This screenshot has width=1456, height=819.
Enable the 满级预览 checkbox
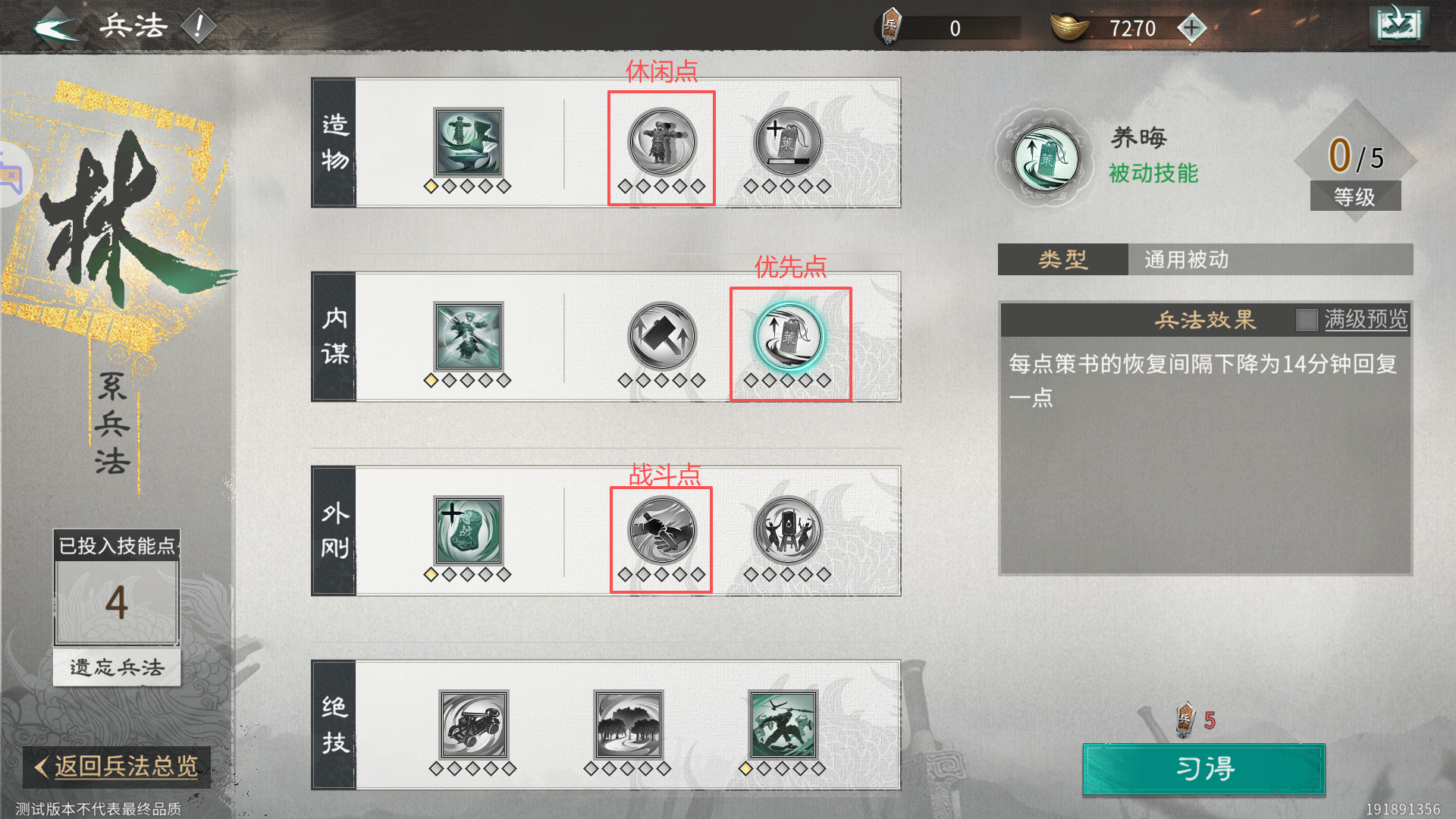click(1307, 321)
